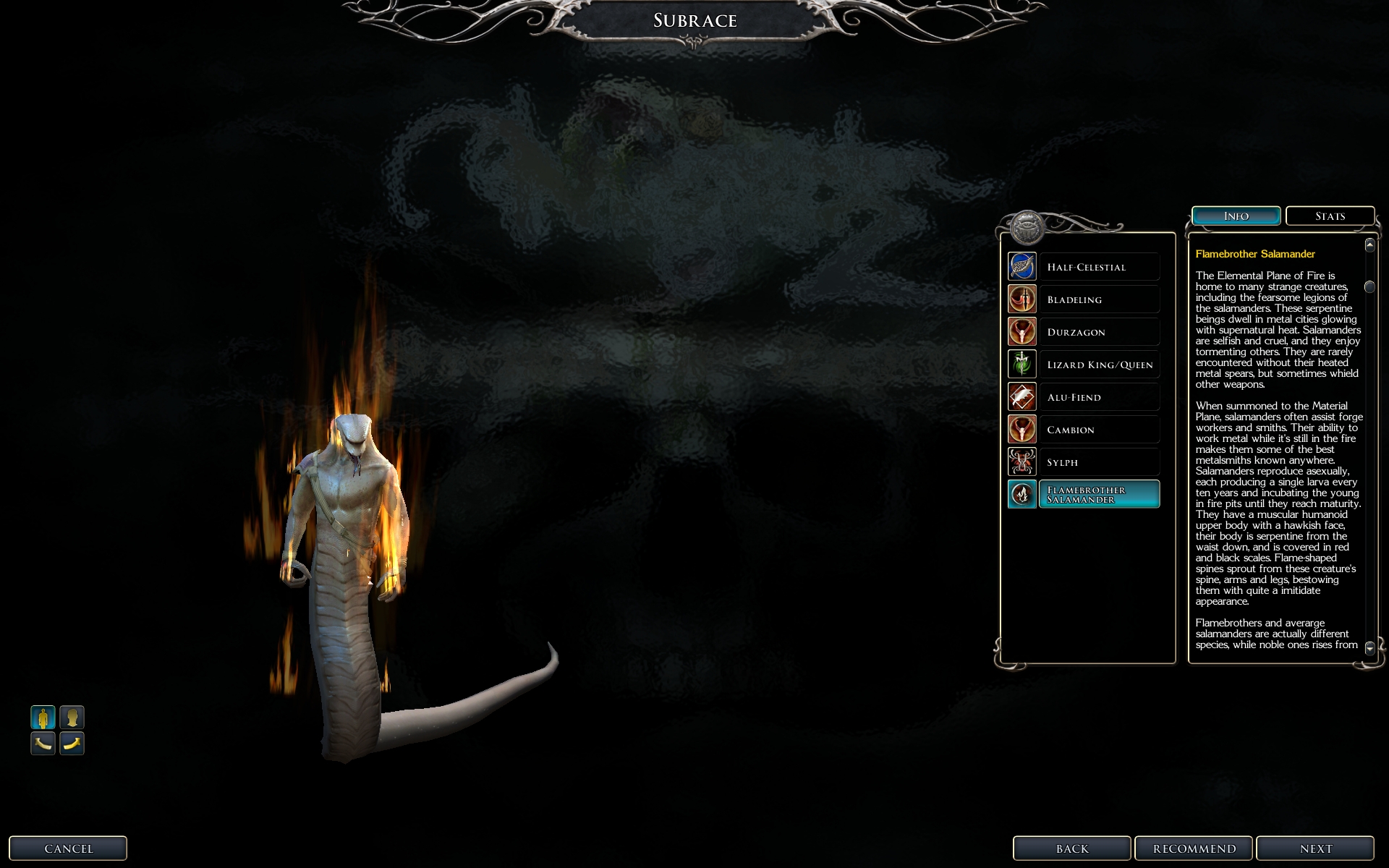This screenshot has width=1389, height=868.
Task: Show the full body view icon
Action: point(43,718)
